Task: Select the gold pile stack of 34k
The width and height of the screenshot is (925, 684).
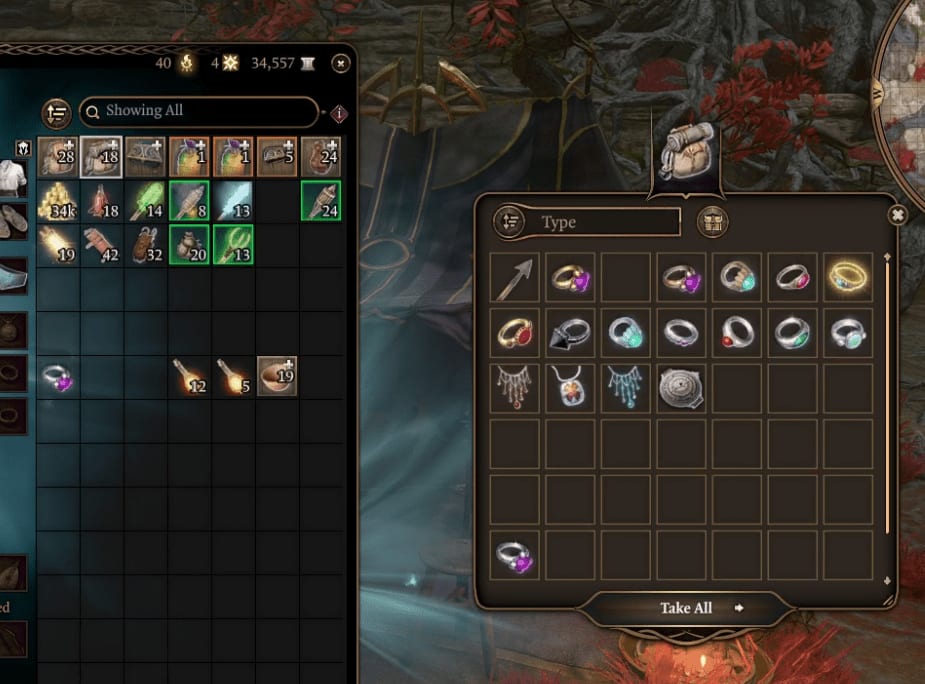Action: pyautogui.click(x=58, y=201)
